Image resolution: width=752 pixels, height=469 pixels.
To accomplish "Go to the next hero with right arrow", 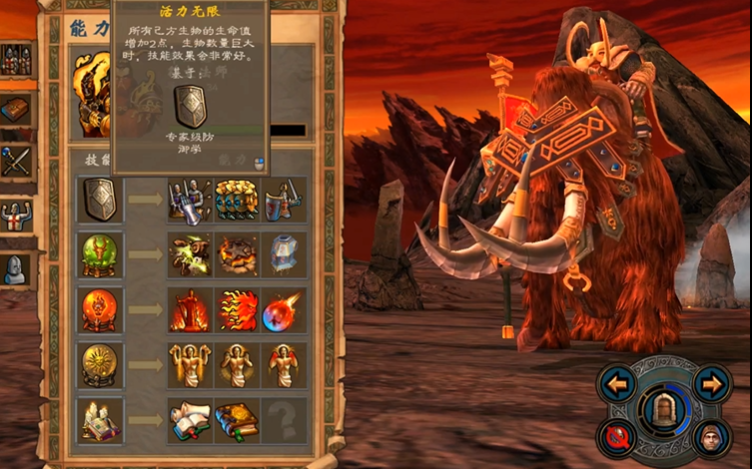I will [711, 383].
